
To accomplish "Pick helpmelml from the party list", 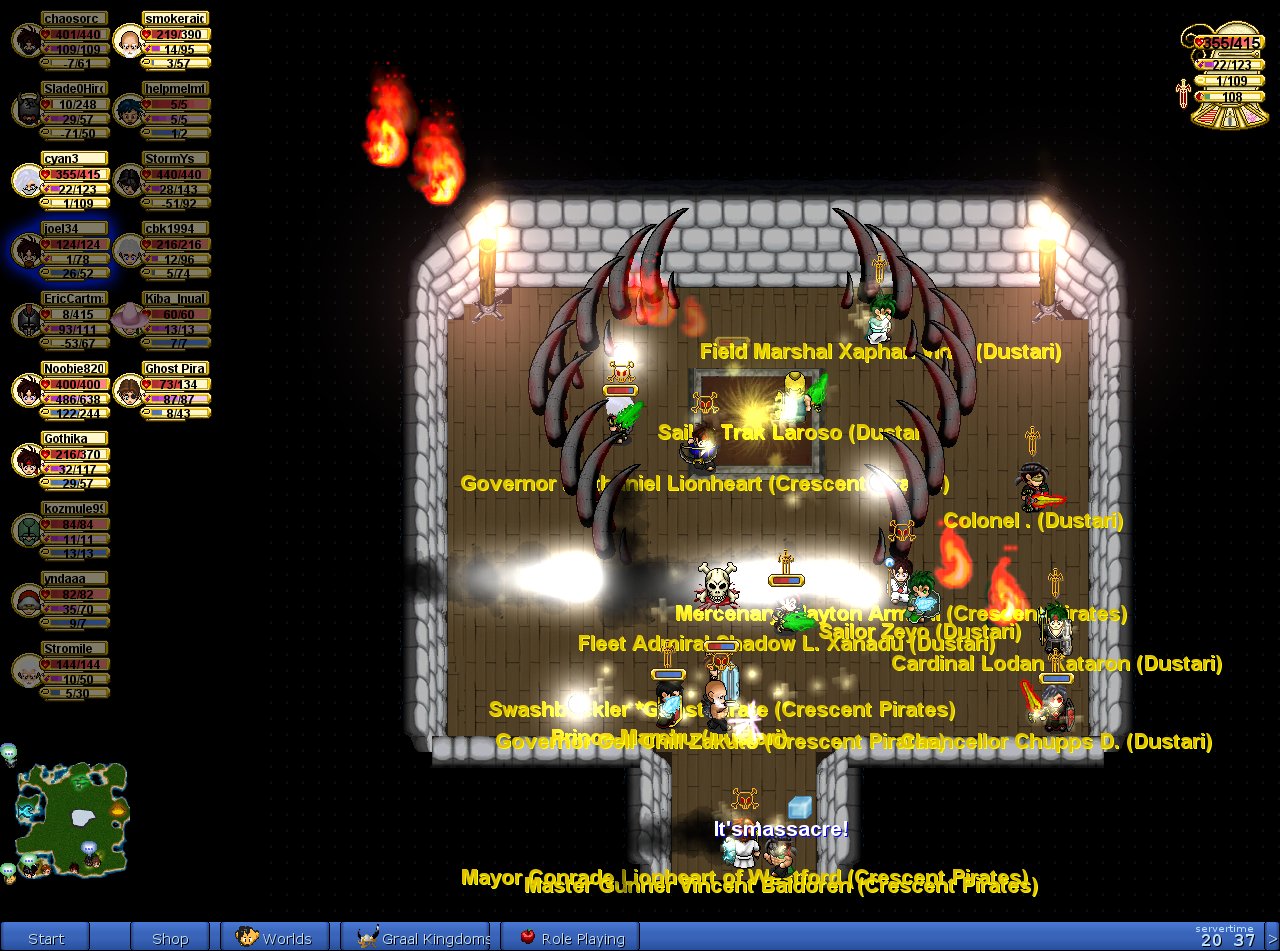I will coord(127,110).
